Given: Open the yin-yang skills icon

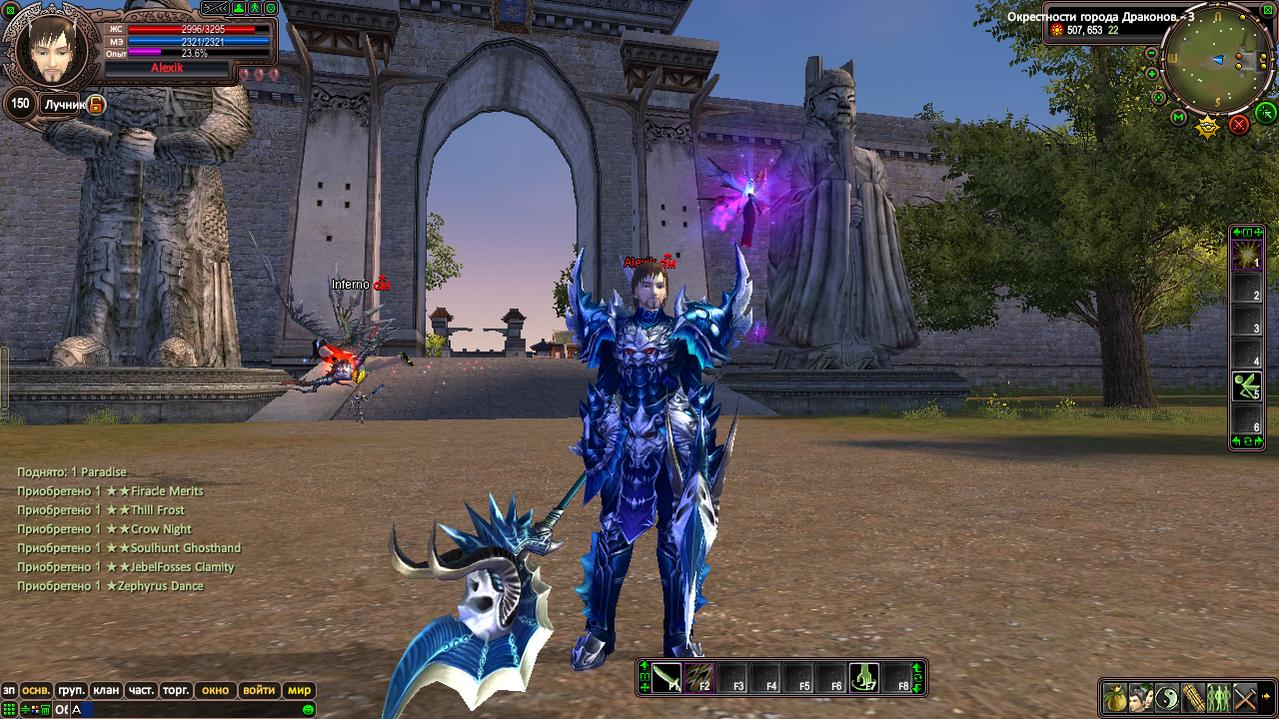Looking at the screenshot, I should pyautogui.click(x=1167, y=697).
